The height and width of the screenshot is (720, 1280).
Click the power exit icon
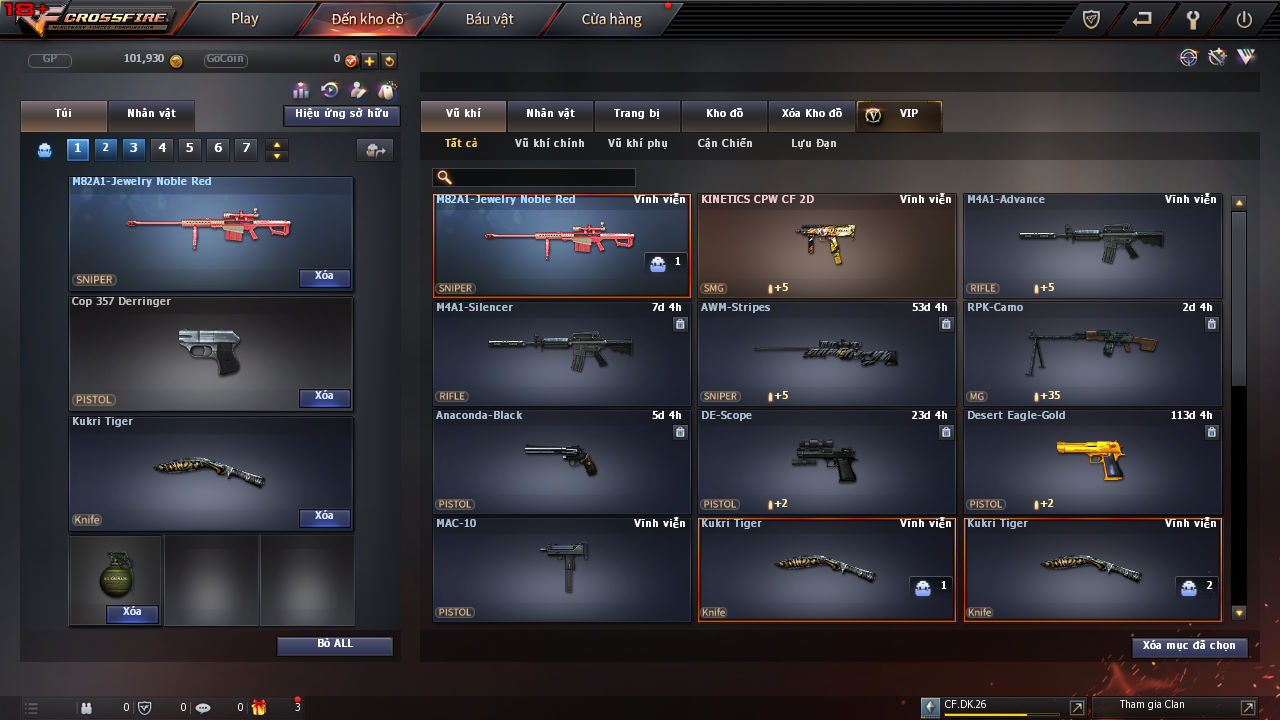[x=1244, y=19]
